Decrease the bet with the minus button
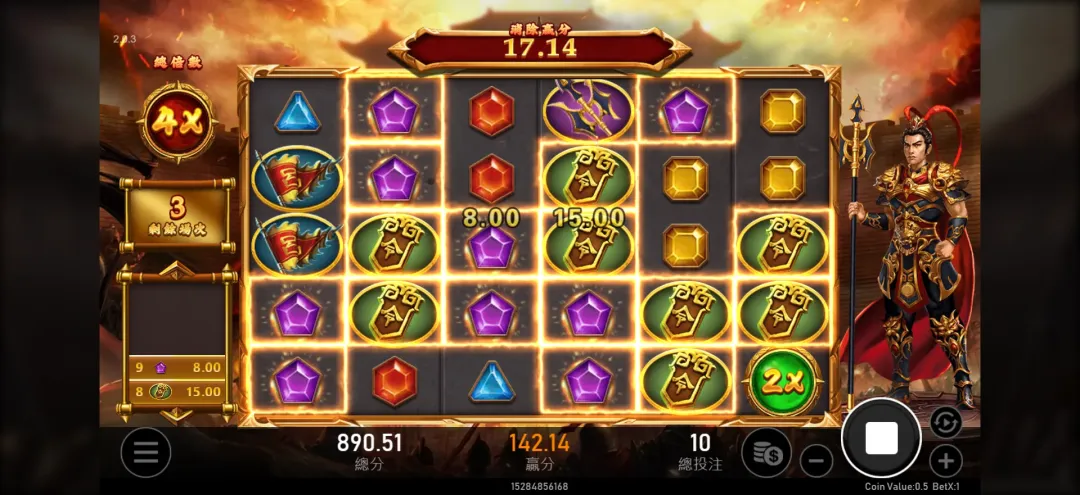The height and width of the screenshot is (495, 1080). click(x=816, y=461)
